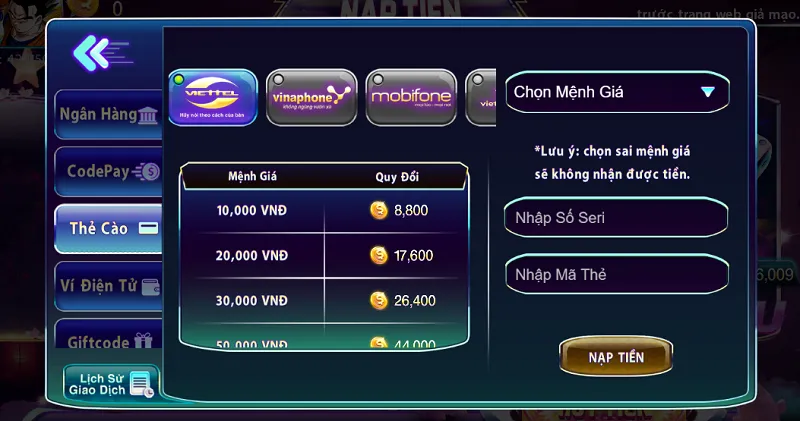Open the Ngân Hàng deposit tab

pos(108,114)
